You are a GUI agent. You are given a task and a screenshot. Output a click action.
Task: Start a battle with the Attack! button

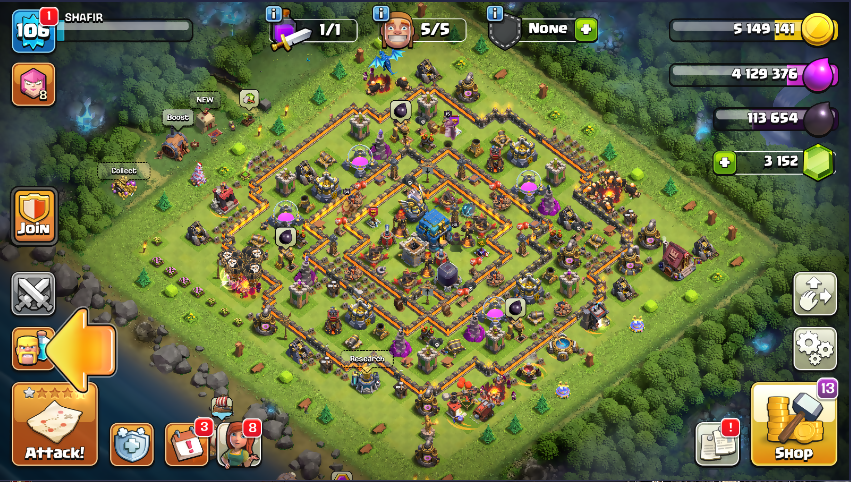pos(54,425)
